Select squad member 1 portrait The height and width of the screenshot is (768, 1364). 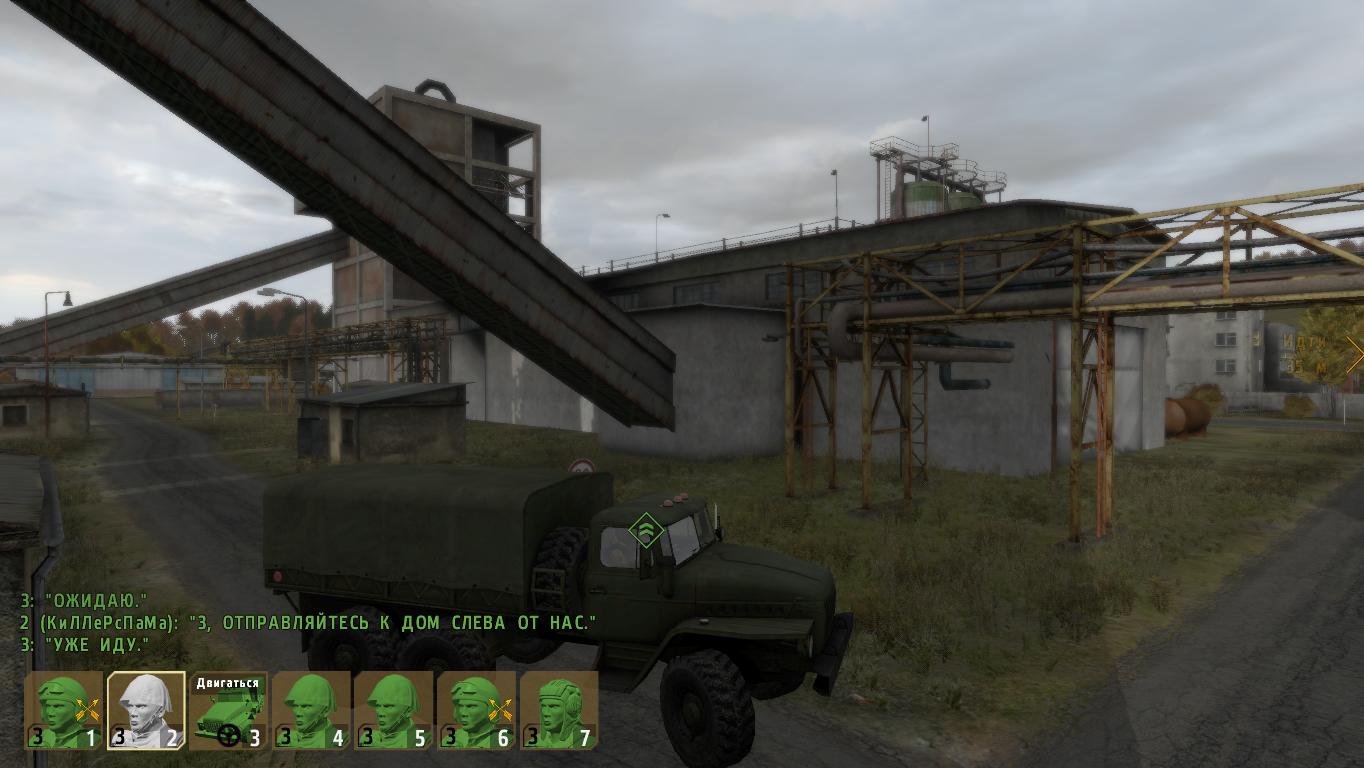pos(65,711)
